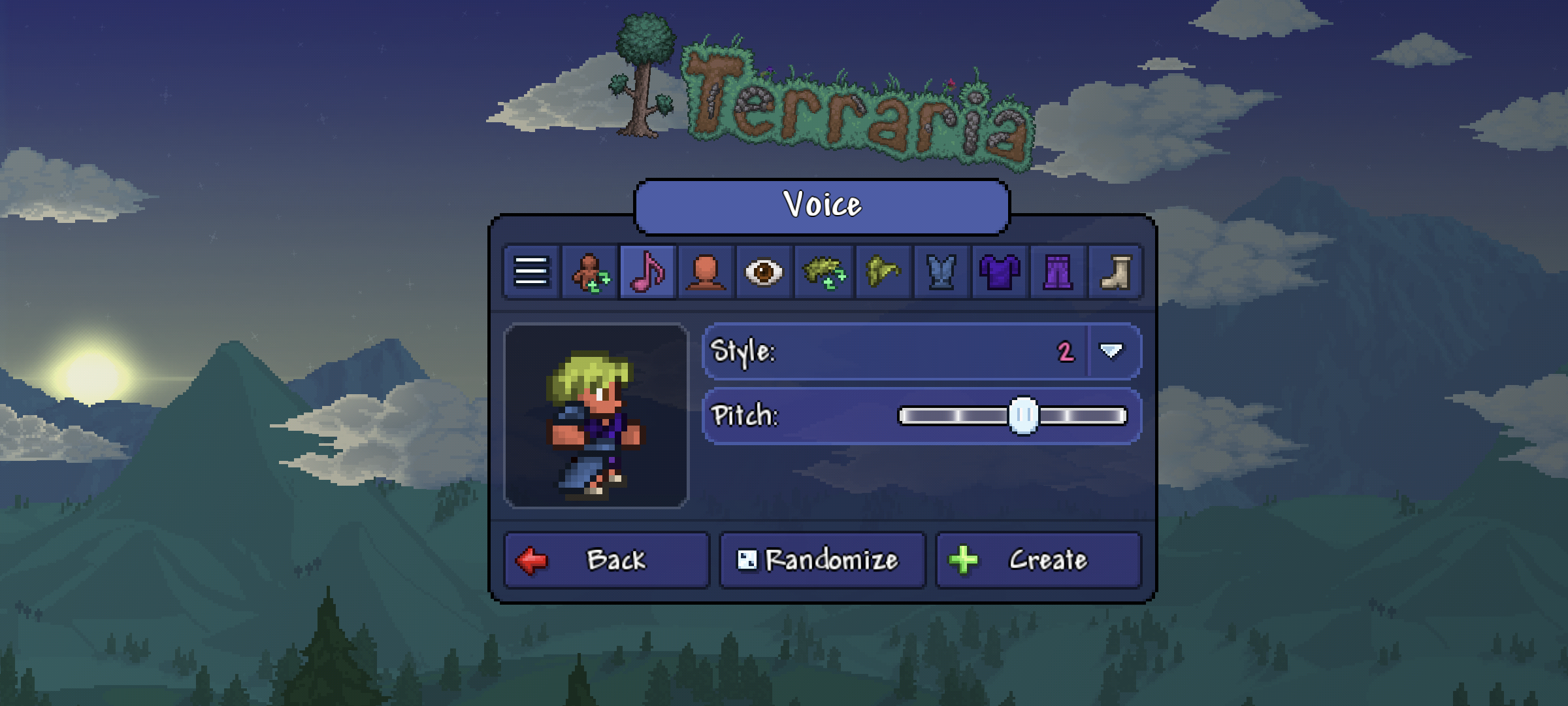Create the character
The height and width of the screenshot is (706, 1568).
point(1038,560)
